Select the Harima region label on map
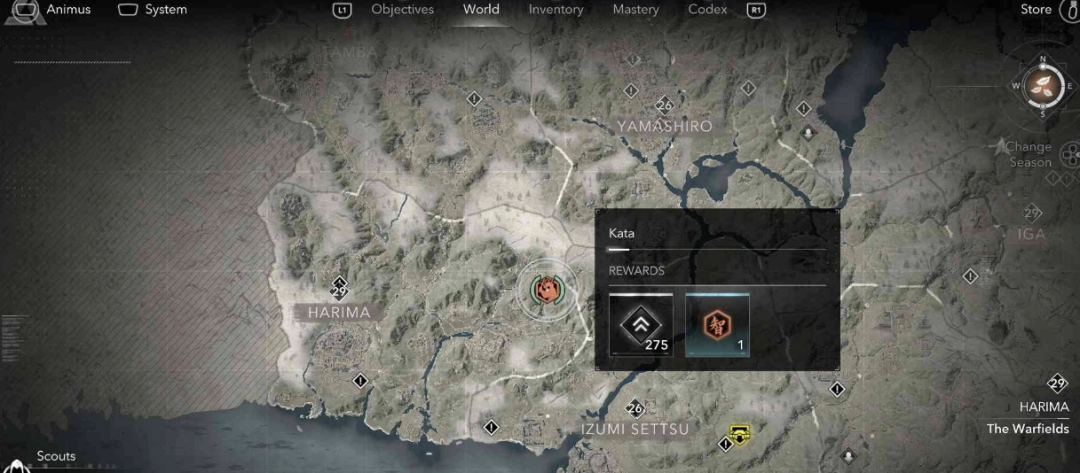Image resolution: width=1080 pixels, height=473 pixels. coord(339,312)
